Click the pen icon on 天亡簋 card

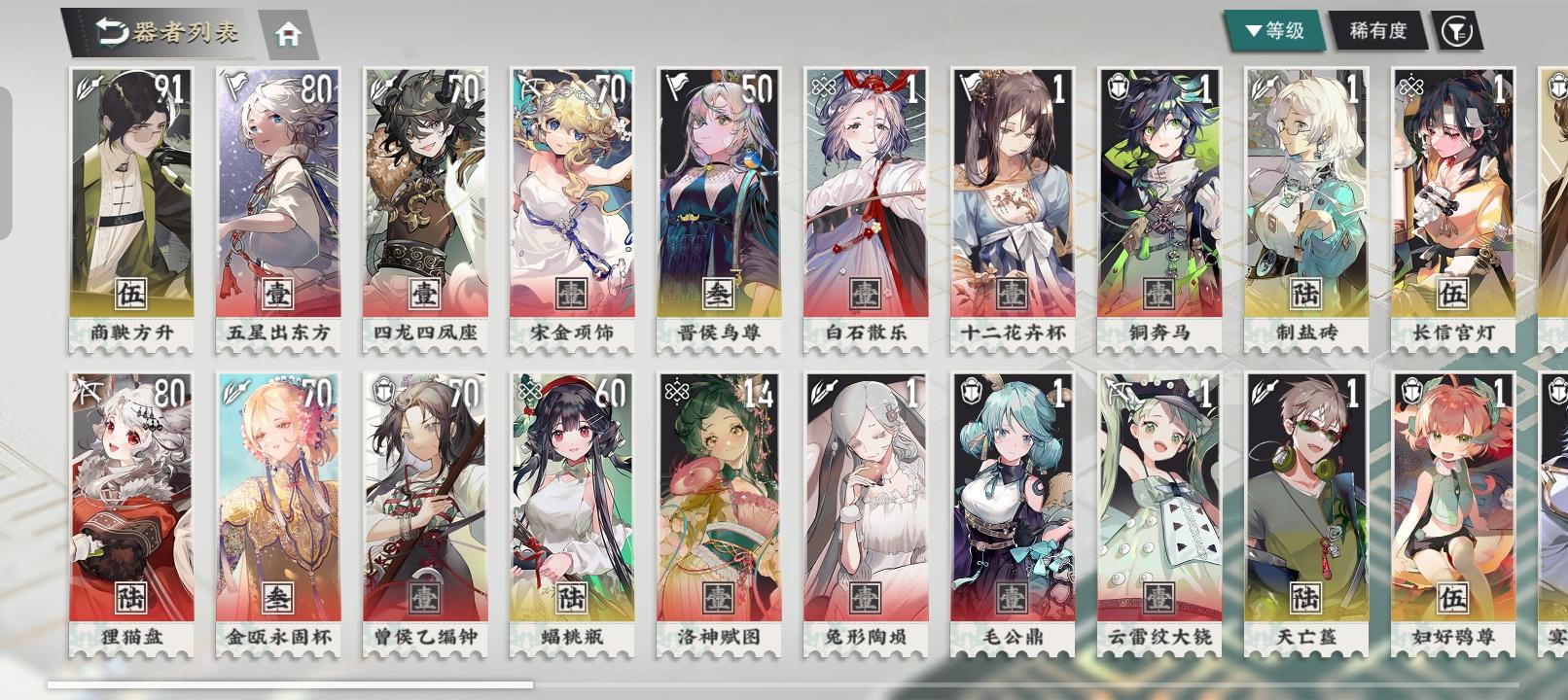1260,389
